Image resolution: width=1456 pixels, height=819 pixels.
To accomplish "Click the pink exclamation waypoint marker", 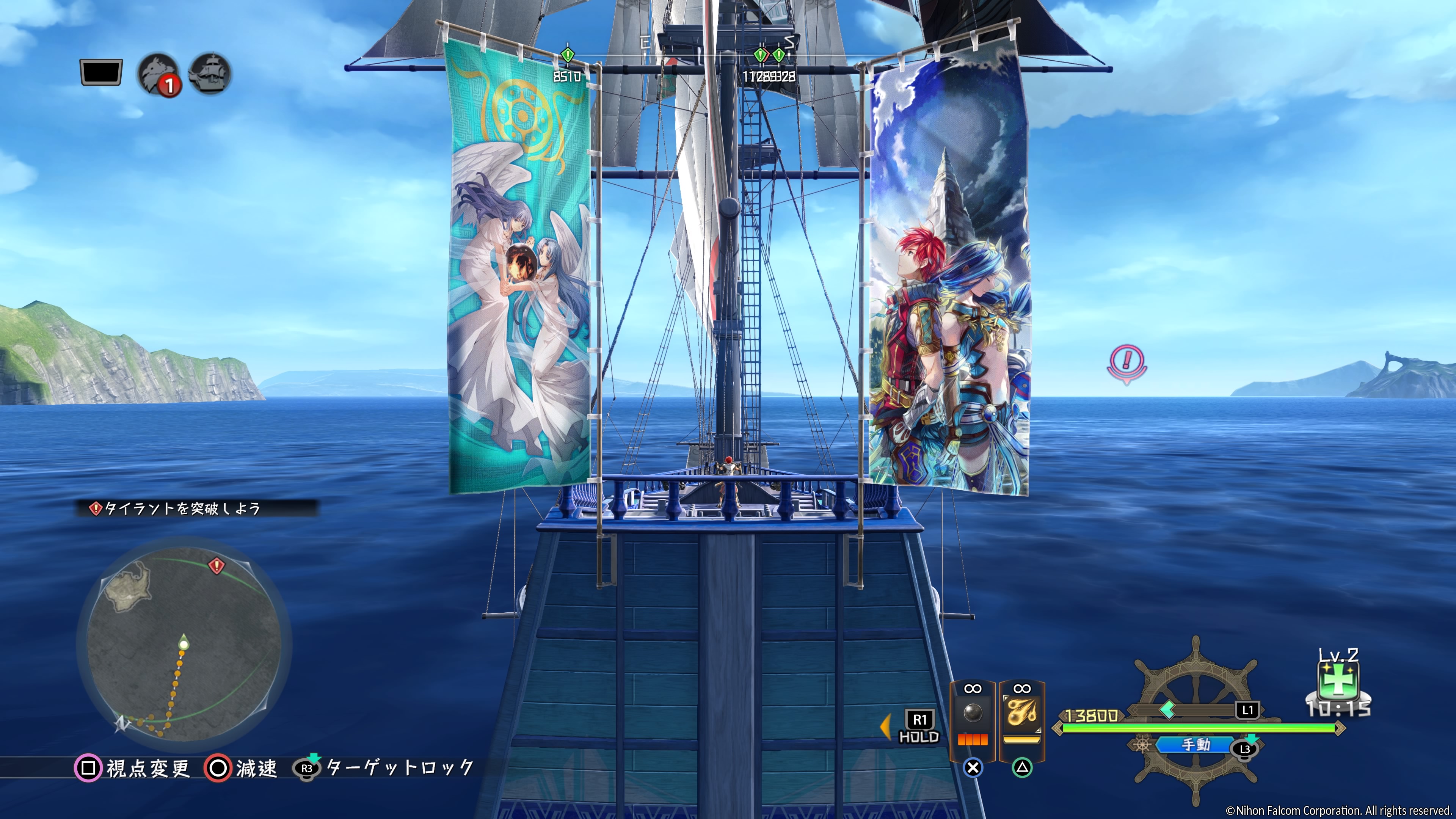I will (1127, 362).
